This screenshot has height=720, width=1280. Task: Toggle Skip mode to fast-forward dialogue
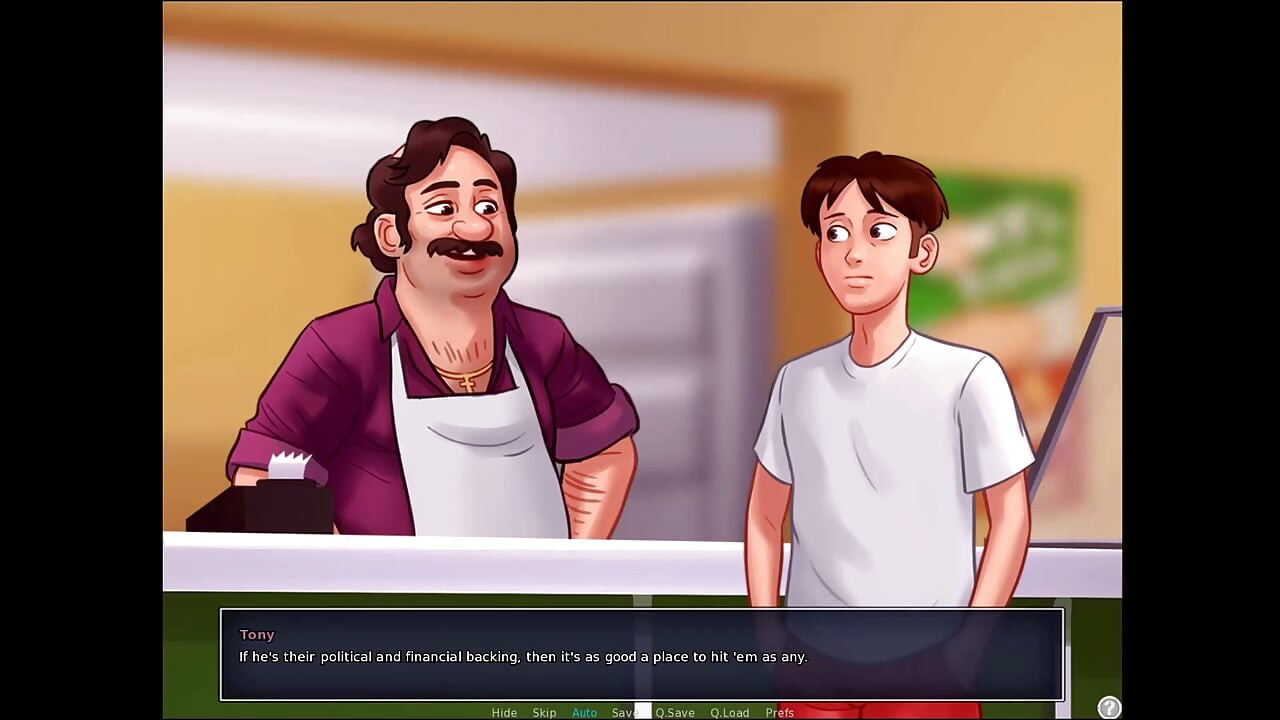click(544, 712)
